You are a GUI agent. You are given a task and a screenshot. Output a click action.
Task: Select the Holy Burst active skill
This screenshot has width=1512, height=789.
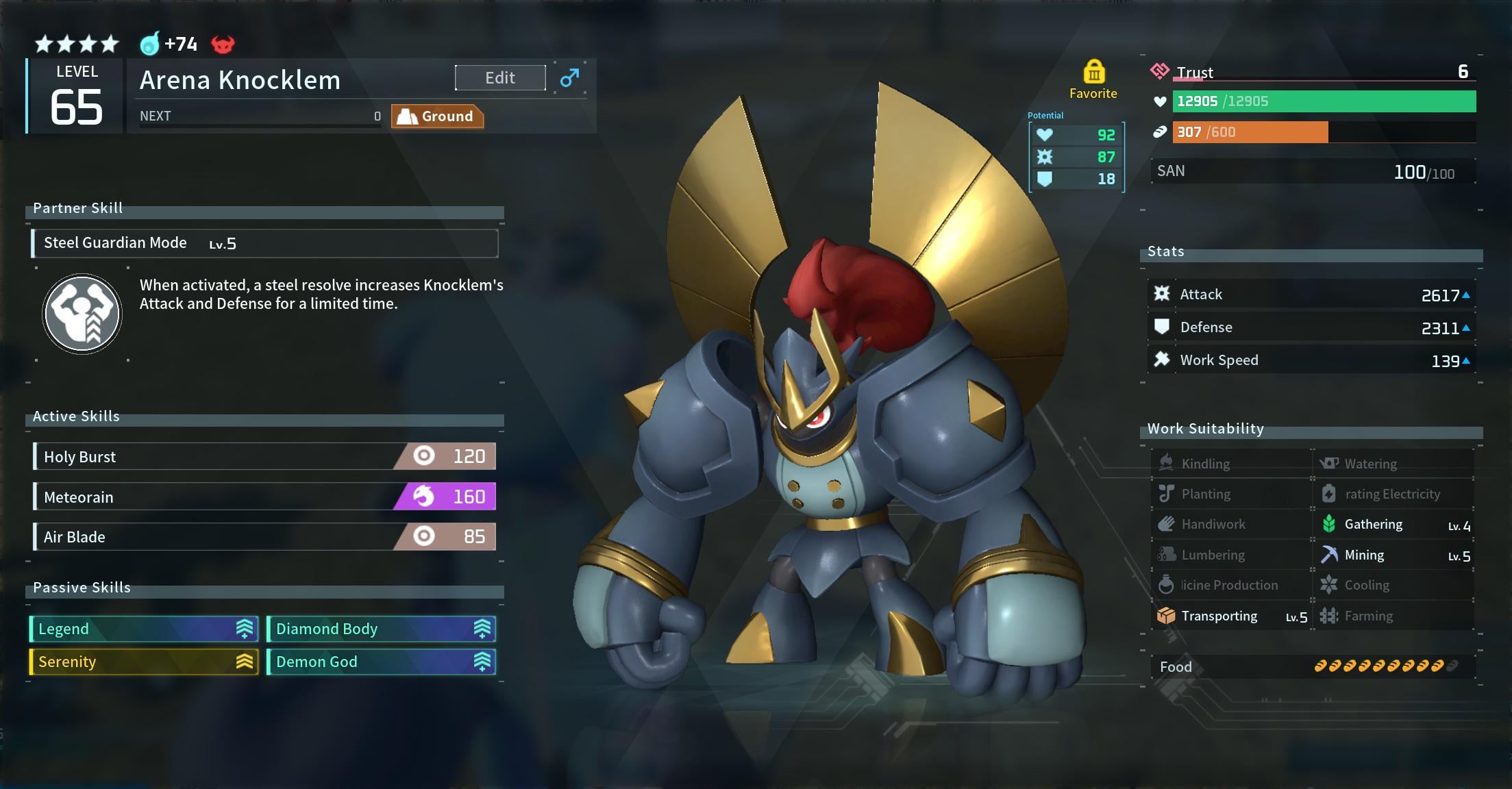pos(264,457)
